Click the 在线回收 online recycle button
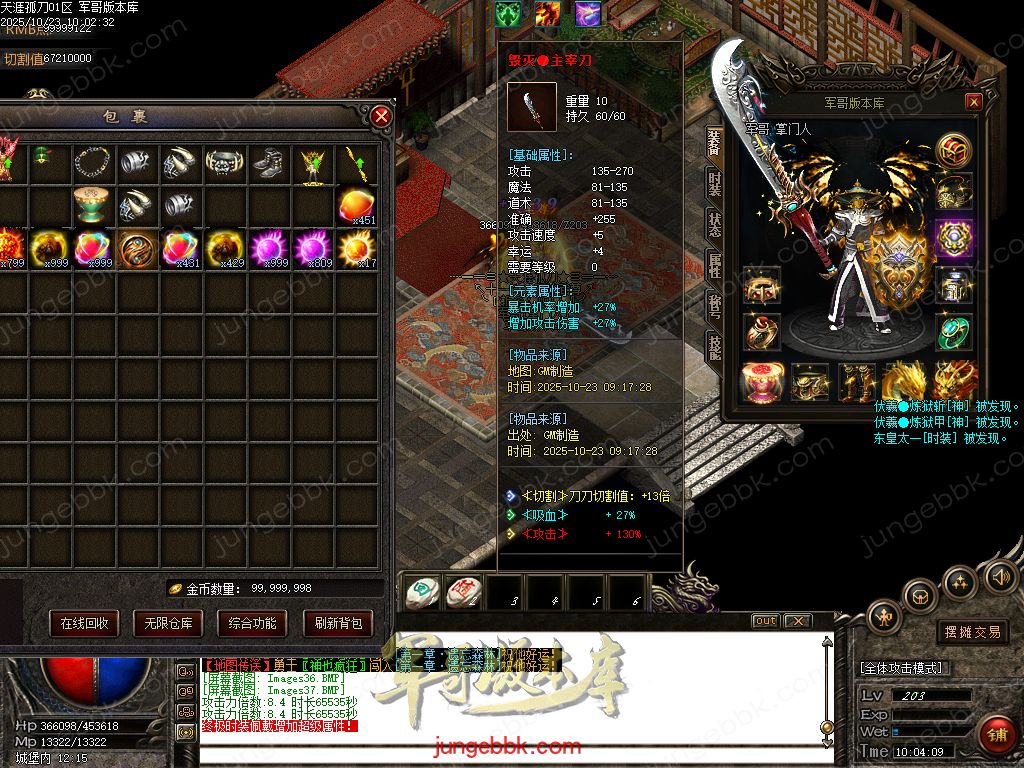1024x768 pixels. tap(84, 623)
